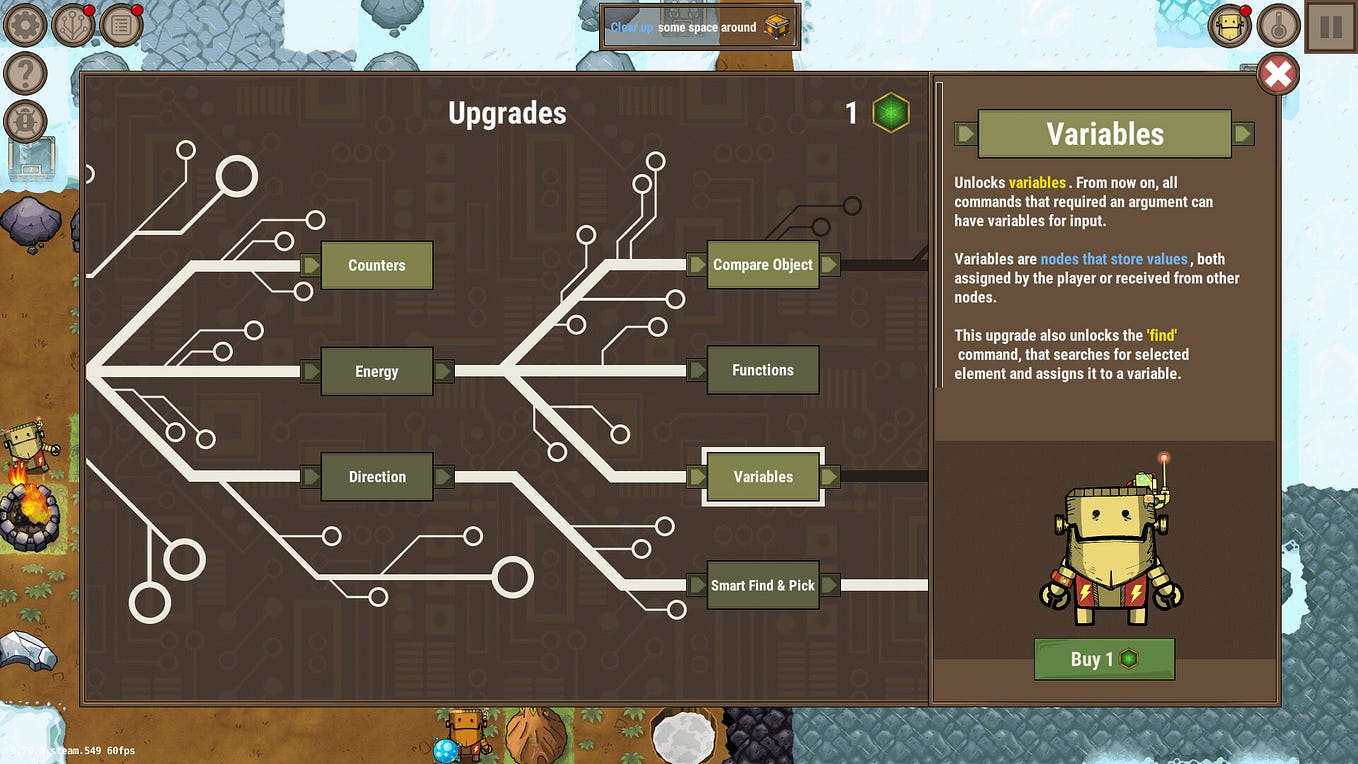1358x764 pixels.
Task: Click the green skill point hexagon counter
Action: click(x=889, y=112)
